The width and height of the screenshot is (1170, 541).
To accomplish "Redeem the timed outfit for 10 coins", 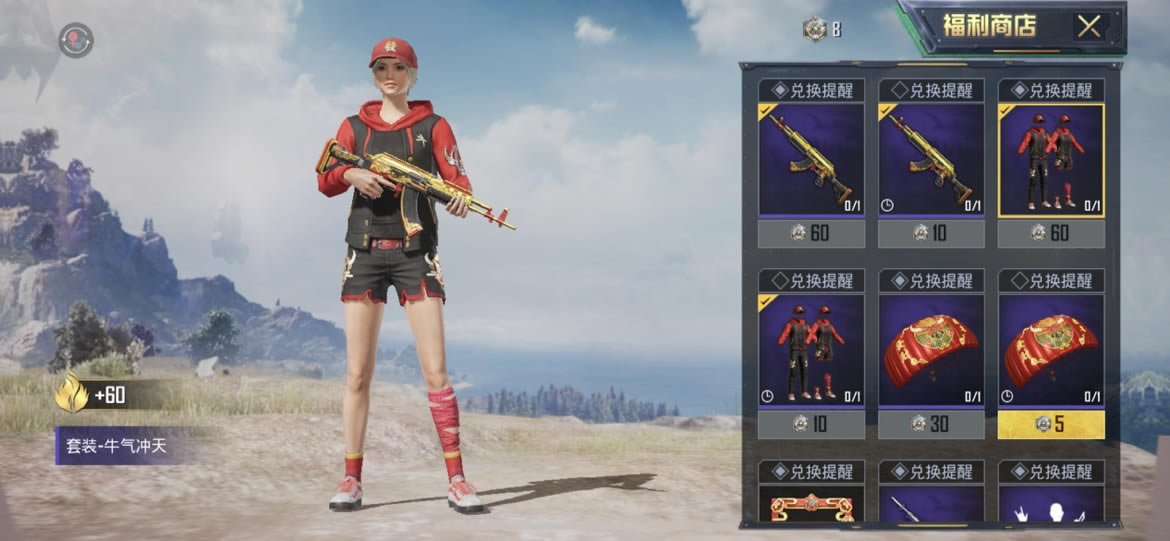I will [811, 424].
